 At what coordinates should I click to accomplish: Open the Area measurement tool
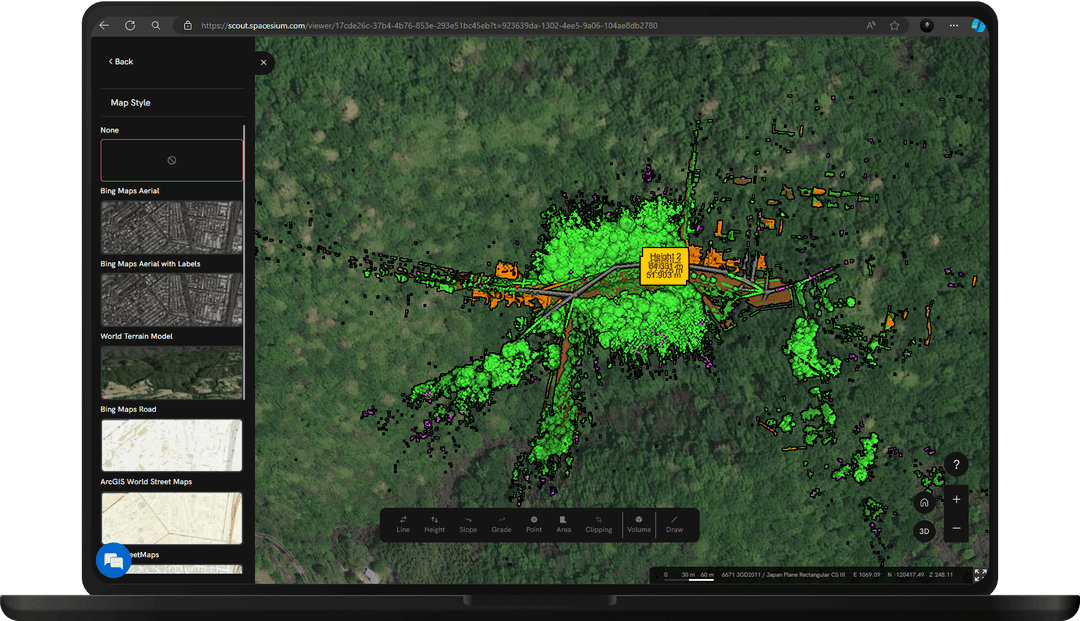[x=564, y=524]
